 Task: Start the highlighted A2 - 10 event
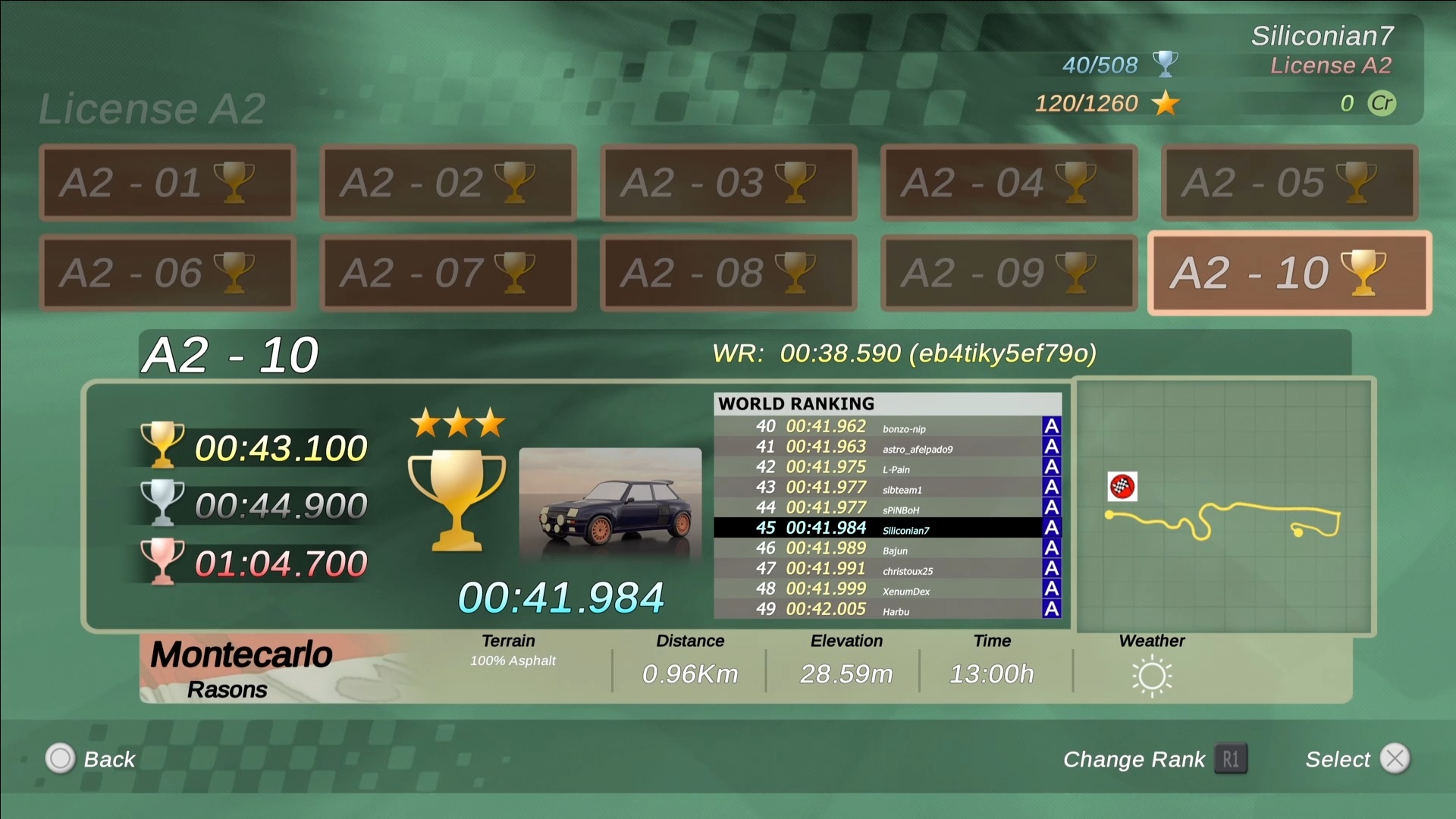point(1289,273)
